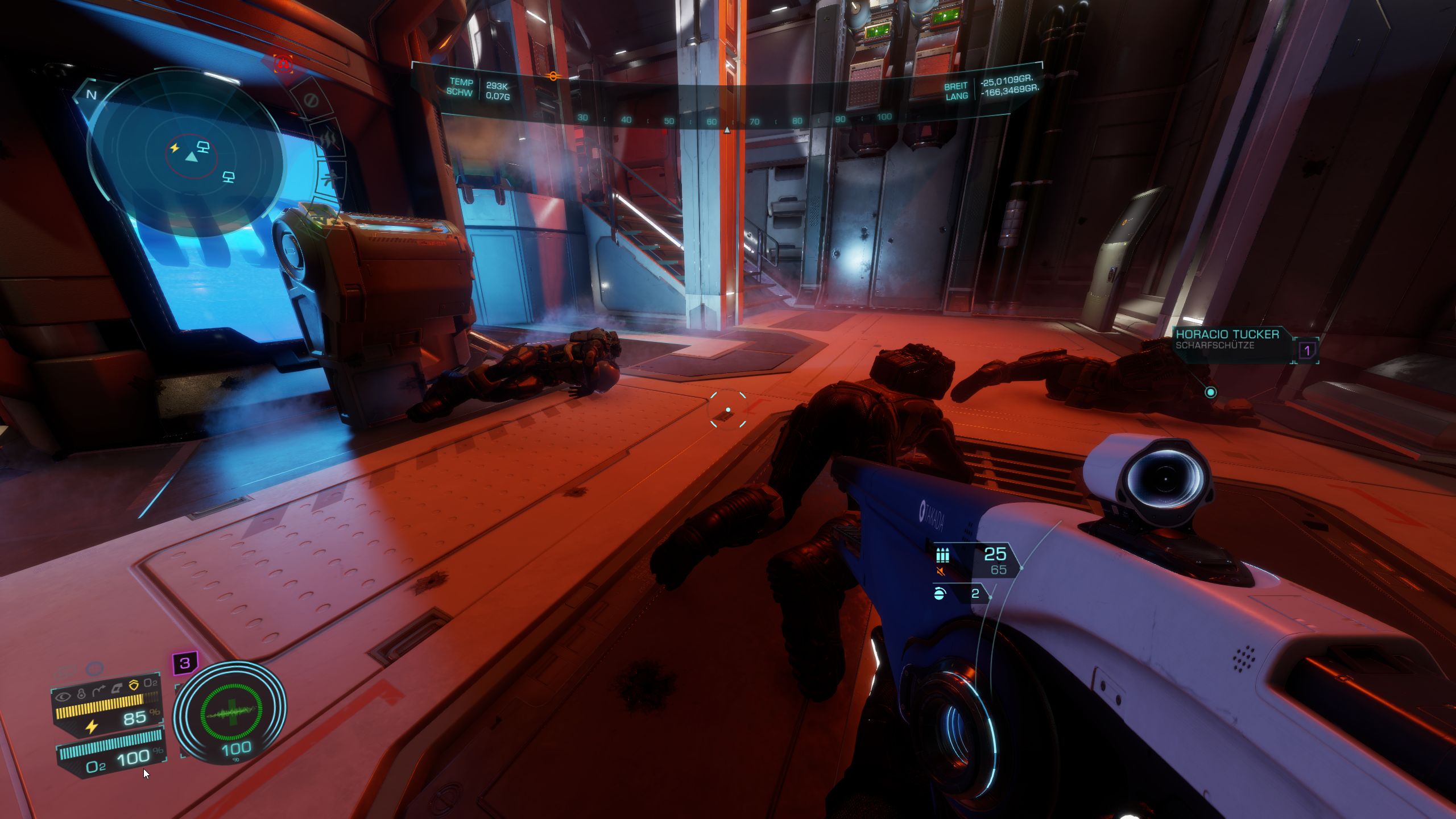The image size is (1456, 819).
Task: Click the orange marker above the compass
Action: pyautogui.click(x=552, y=76)
